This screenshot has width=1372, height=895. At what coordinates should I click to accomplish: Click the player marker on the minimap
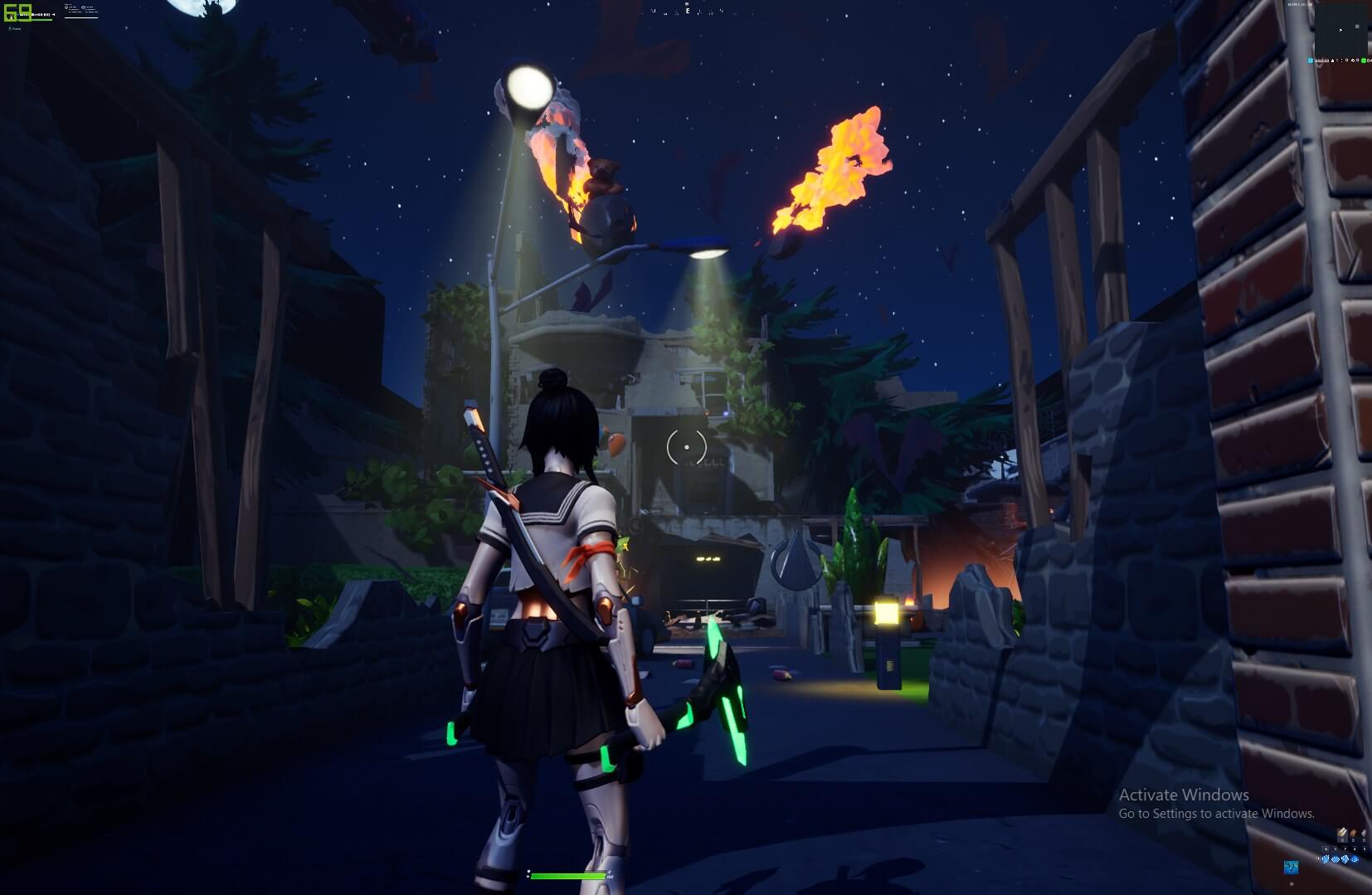pos(1340,30)
